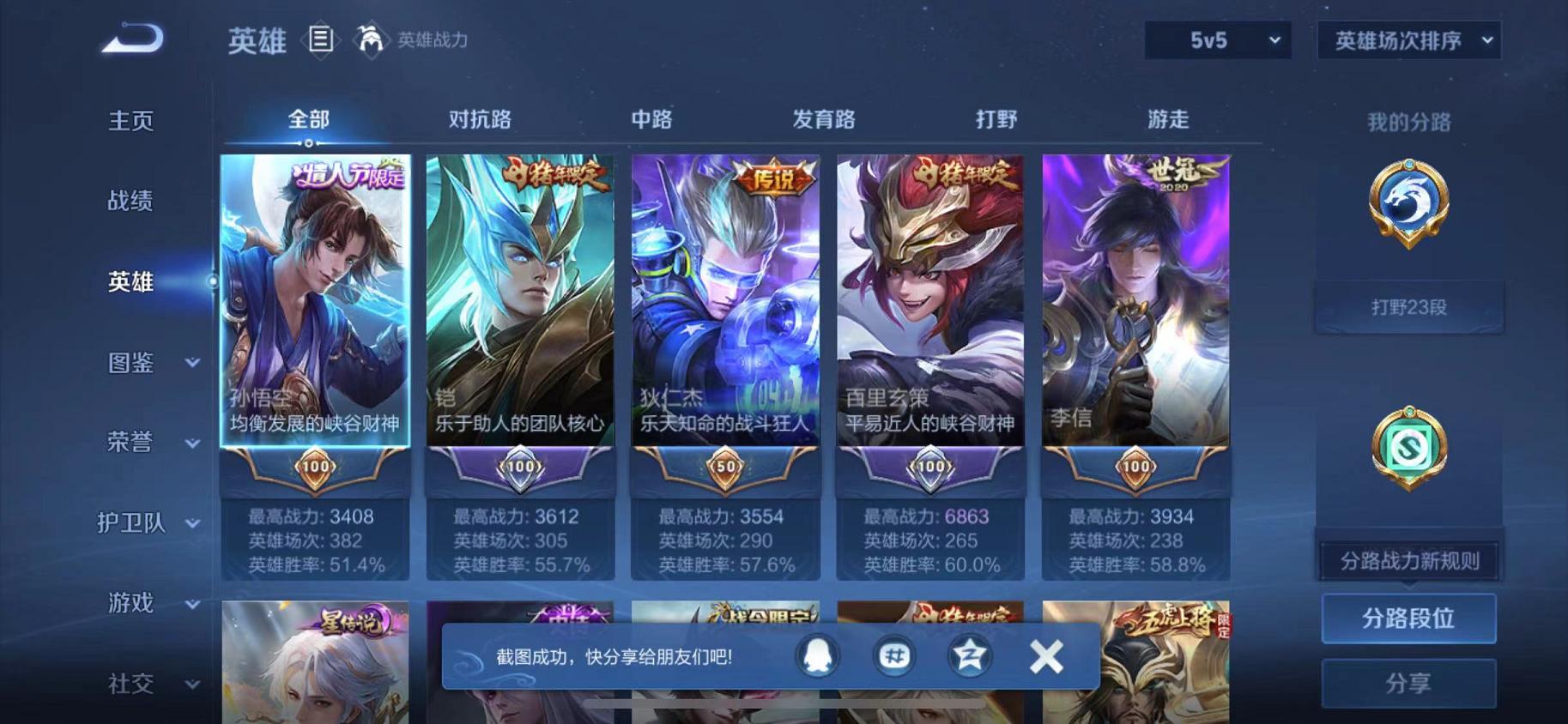The width and height of the screenshot is (1568, 724).
Task: Open the 英雄场次排序 sorting dropdown
Action: pyautogui.click(x=1407, y=39)
